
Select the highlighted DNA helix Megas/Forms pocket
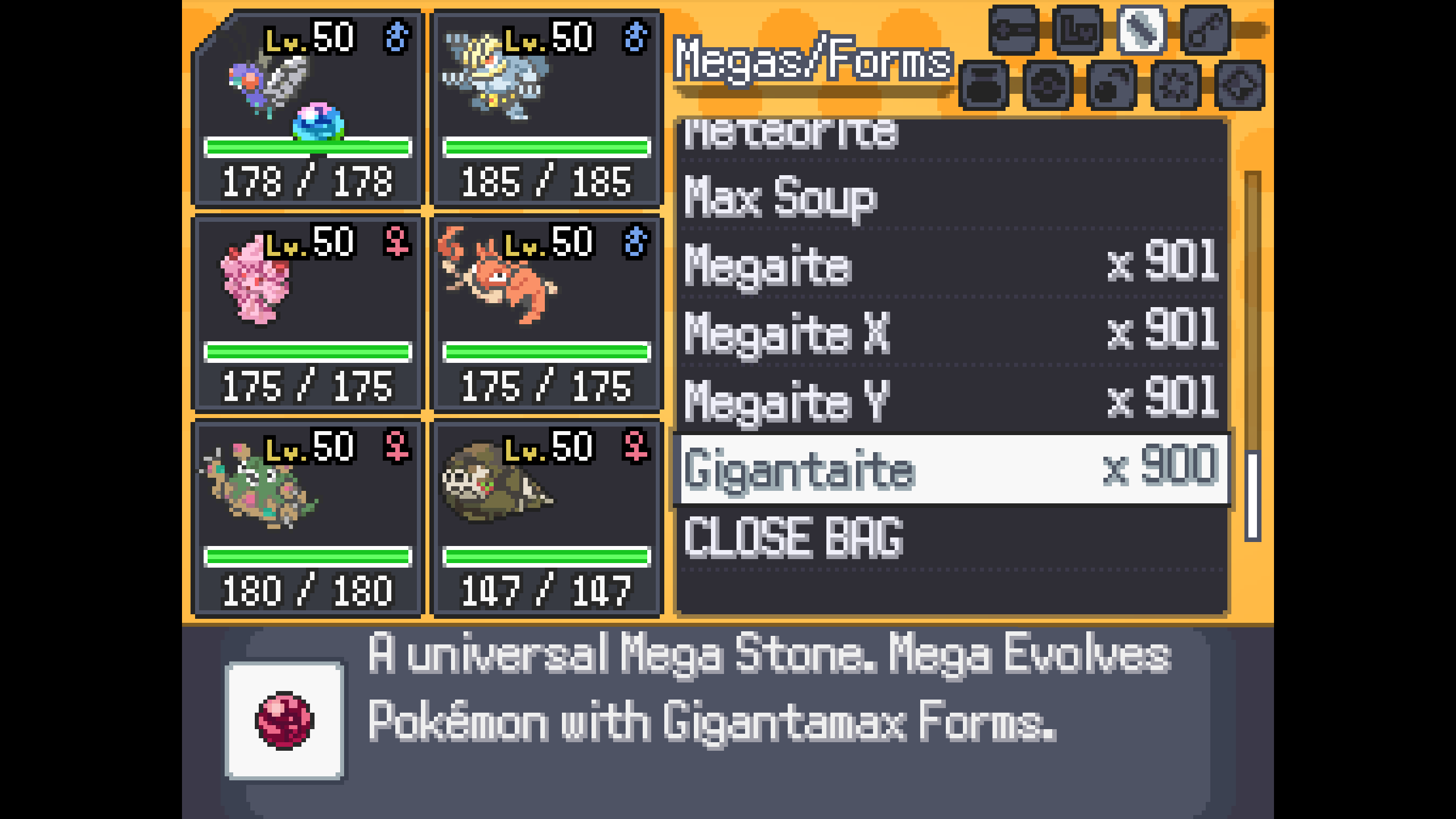click(x=1141, y=30)
